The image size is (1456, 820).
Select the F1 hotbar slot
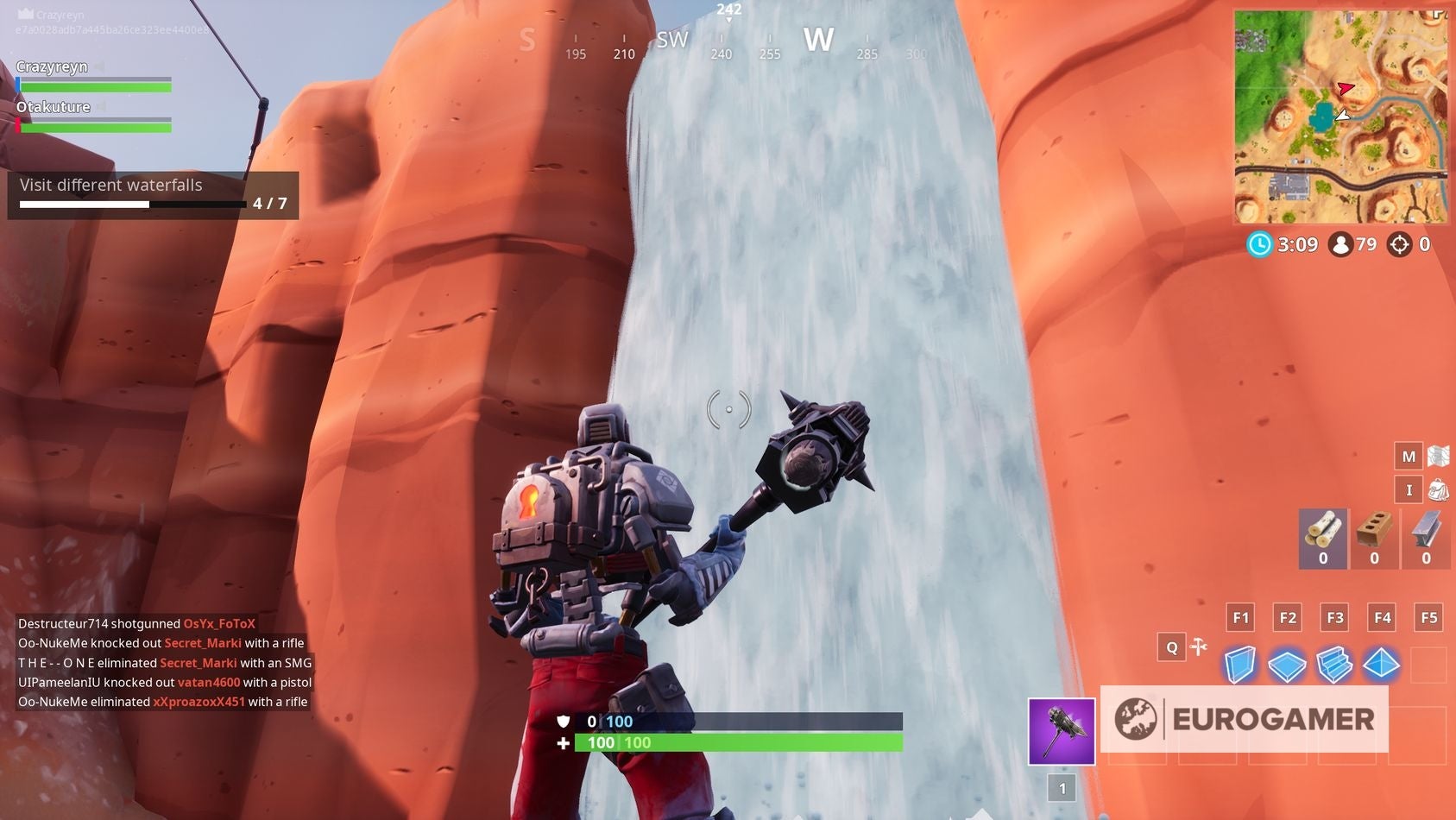click(x=1240, y=617)
